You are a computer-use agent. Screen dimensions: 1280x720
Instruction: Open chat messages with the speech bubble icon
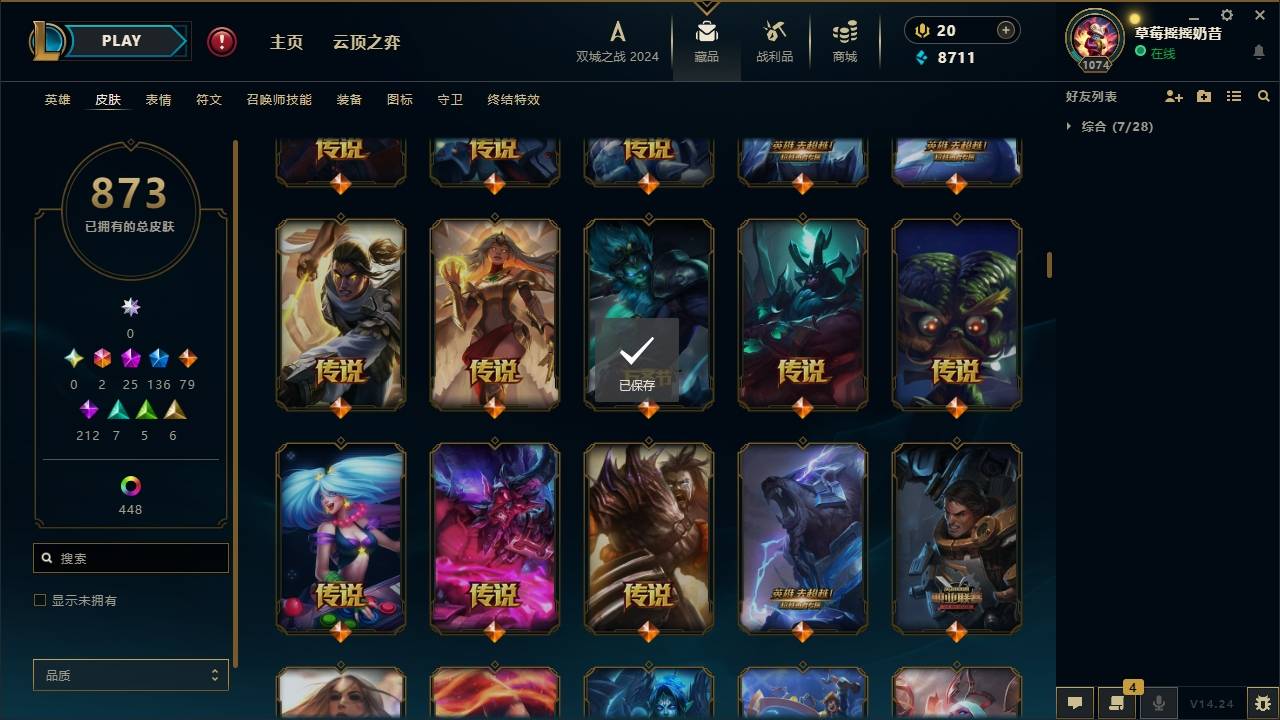tap(1074, 703)
